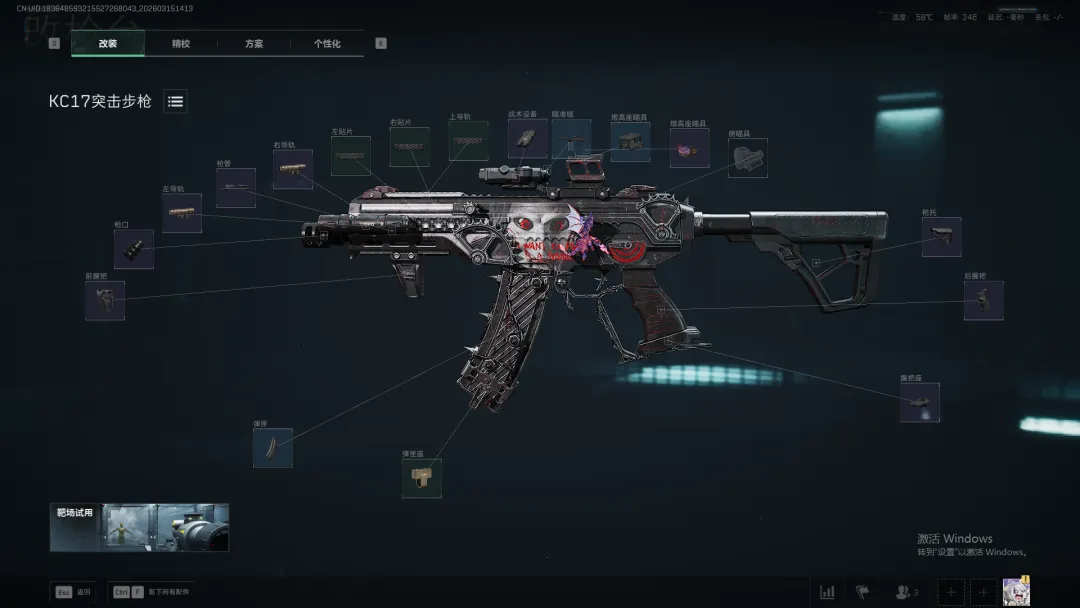Open the 战术设备 tactical device slot
This screenshot has height=608, width=1080.
click(x=527, y=139)
